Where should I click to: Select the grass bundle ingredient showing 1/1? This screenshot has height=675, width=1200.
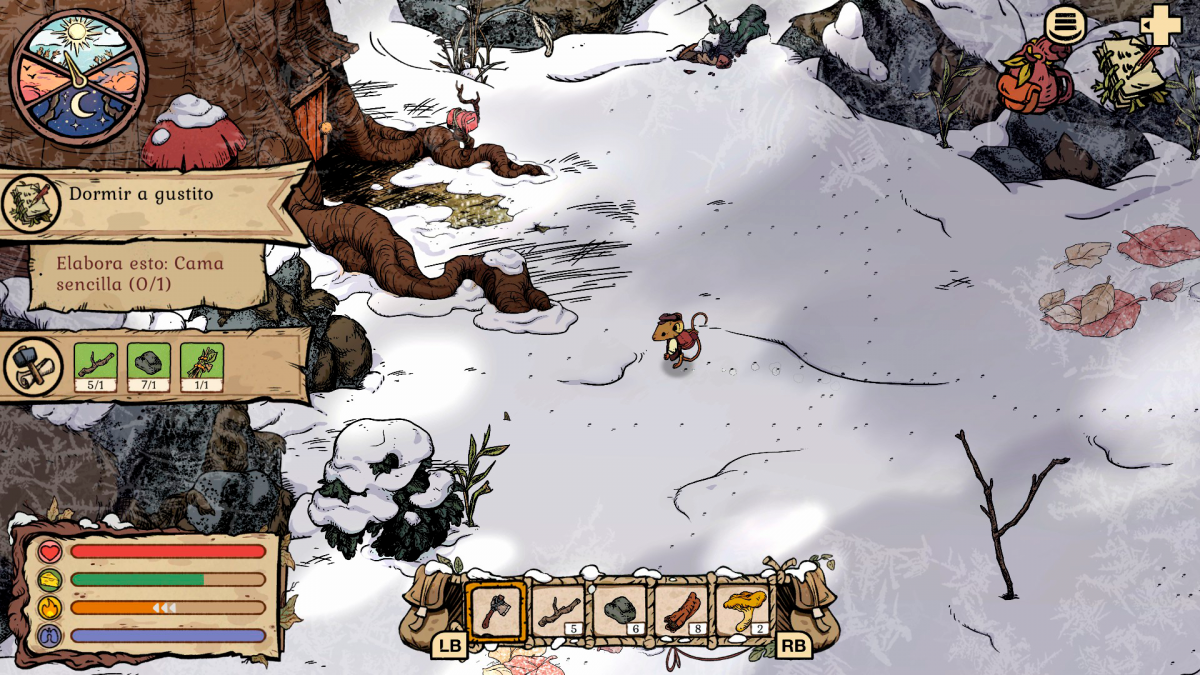pos(202,366)
